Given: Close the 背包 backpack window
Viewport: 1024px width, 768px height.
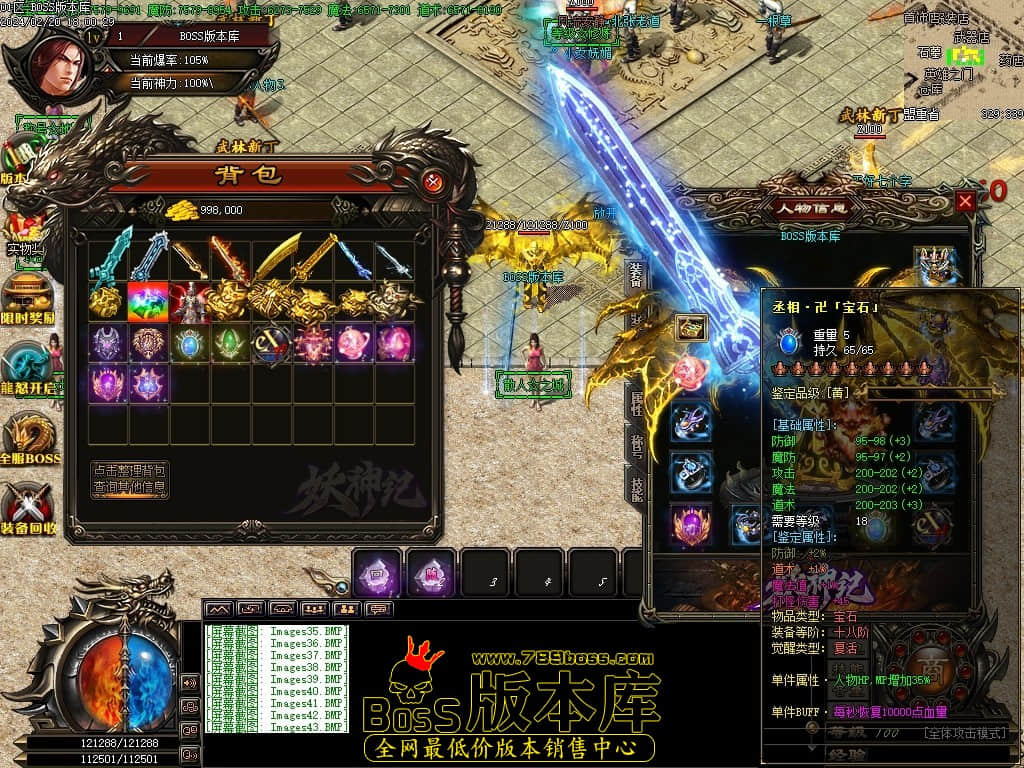Looking at the screenshot, I should (433, 182).
